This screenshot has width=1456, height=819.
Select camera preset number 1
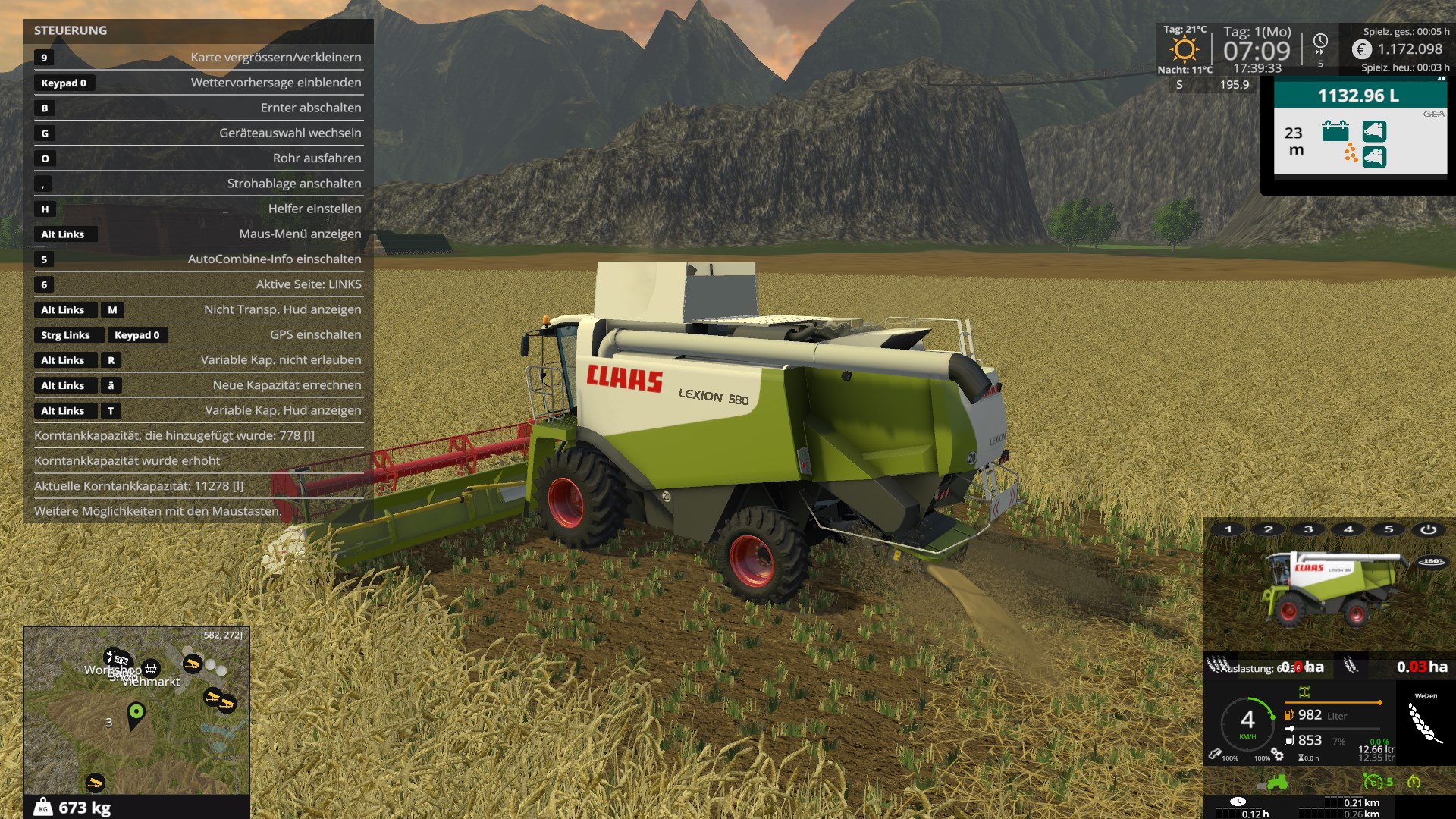click(1228, 529)
